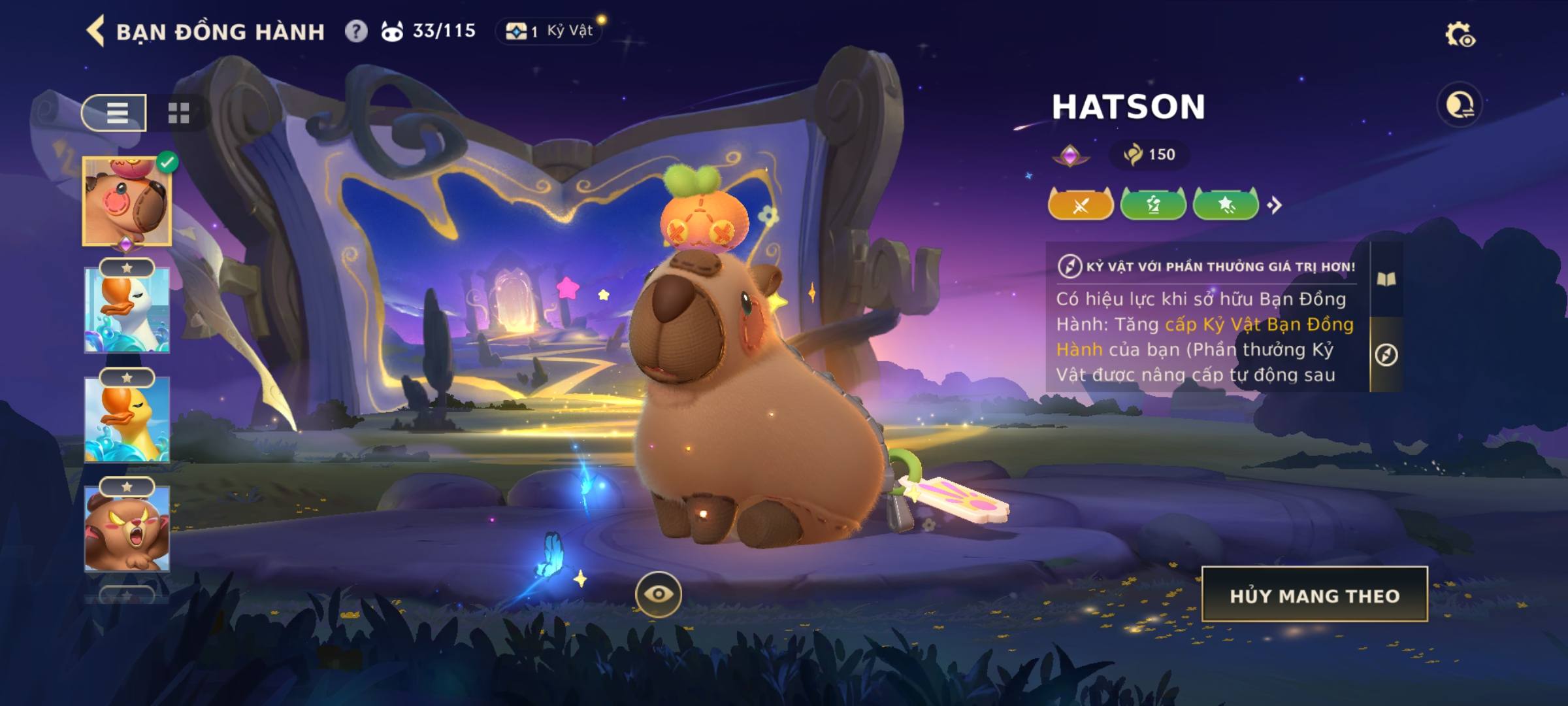
Task: Select the angry brown bear companion thumbnail
Action: coord(127,528)
